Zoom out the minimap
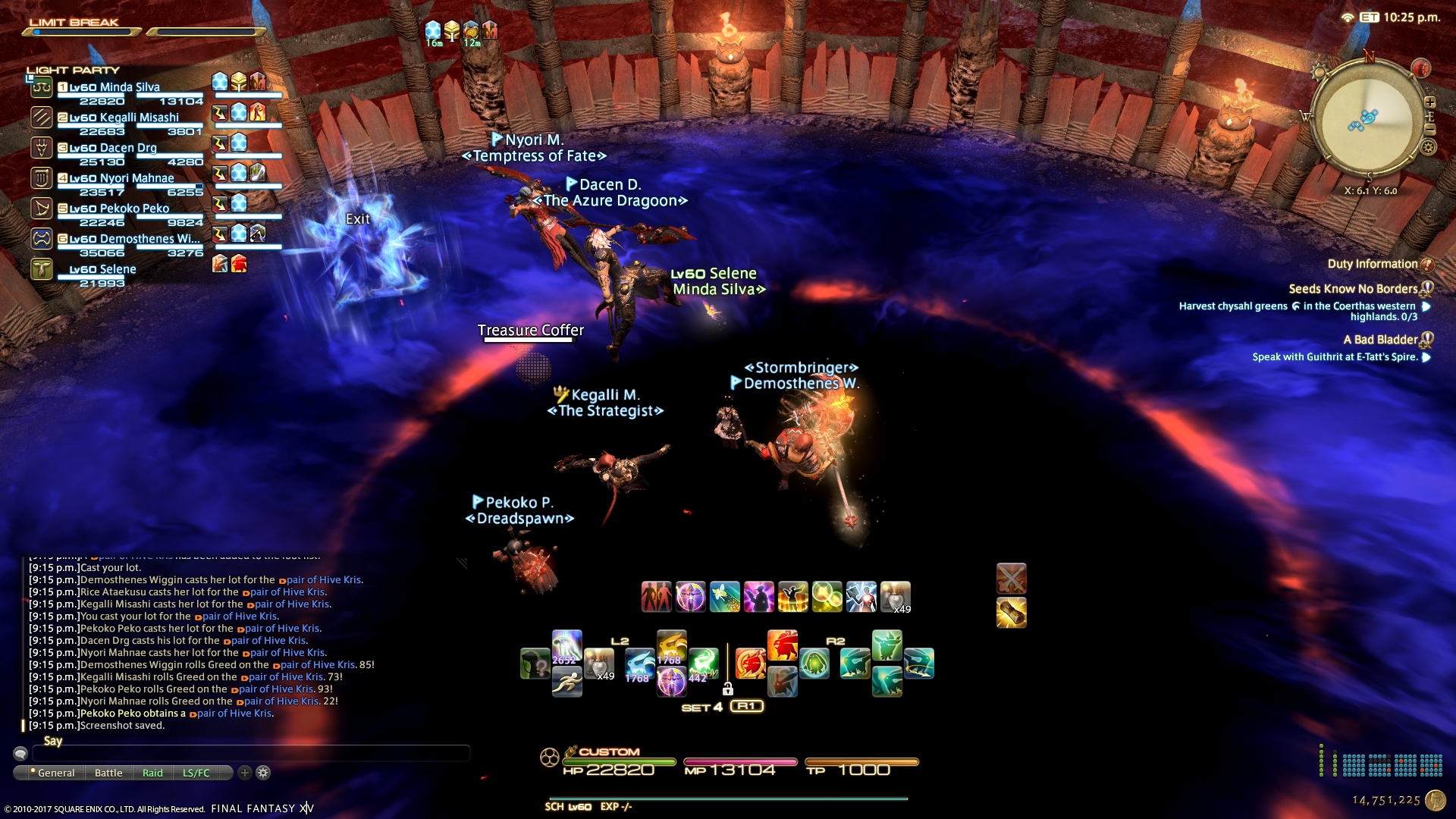The width and height of the screenshot is (1456, 819). [x=1430, y=129]
